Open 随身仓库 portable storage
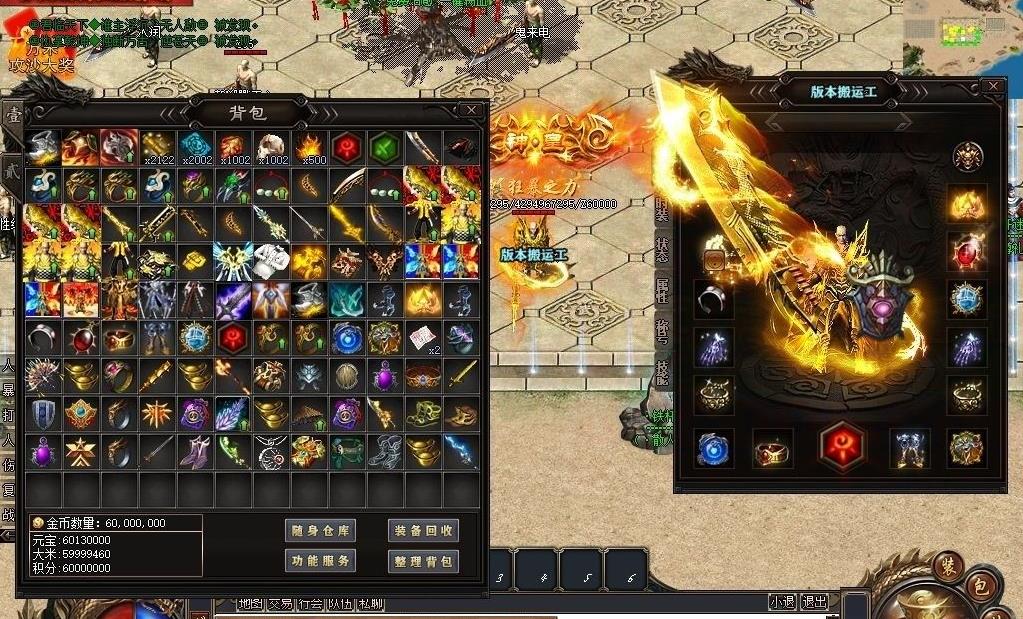This screenshot has width=1023, height=619. (x=320, y=531)
